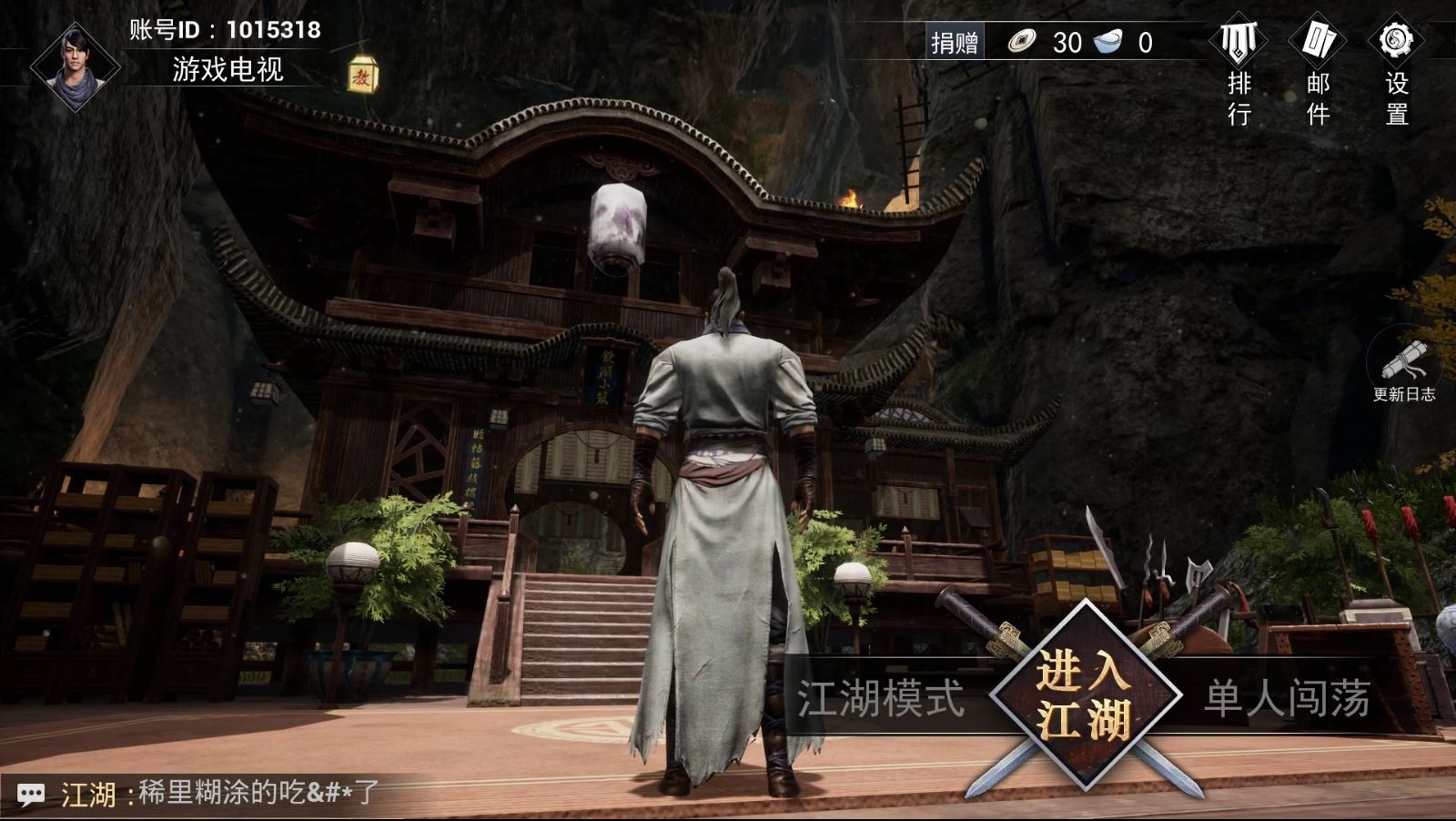Open the 设置 settings menu
The image size is (1456, 821).
(x=1396, y=71)
